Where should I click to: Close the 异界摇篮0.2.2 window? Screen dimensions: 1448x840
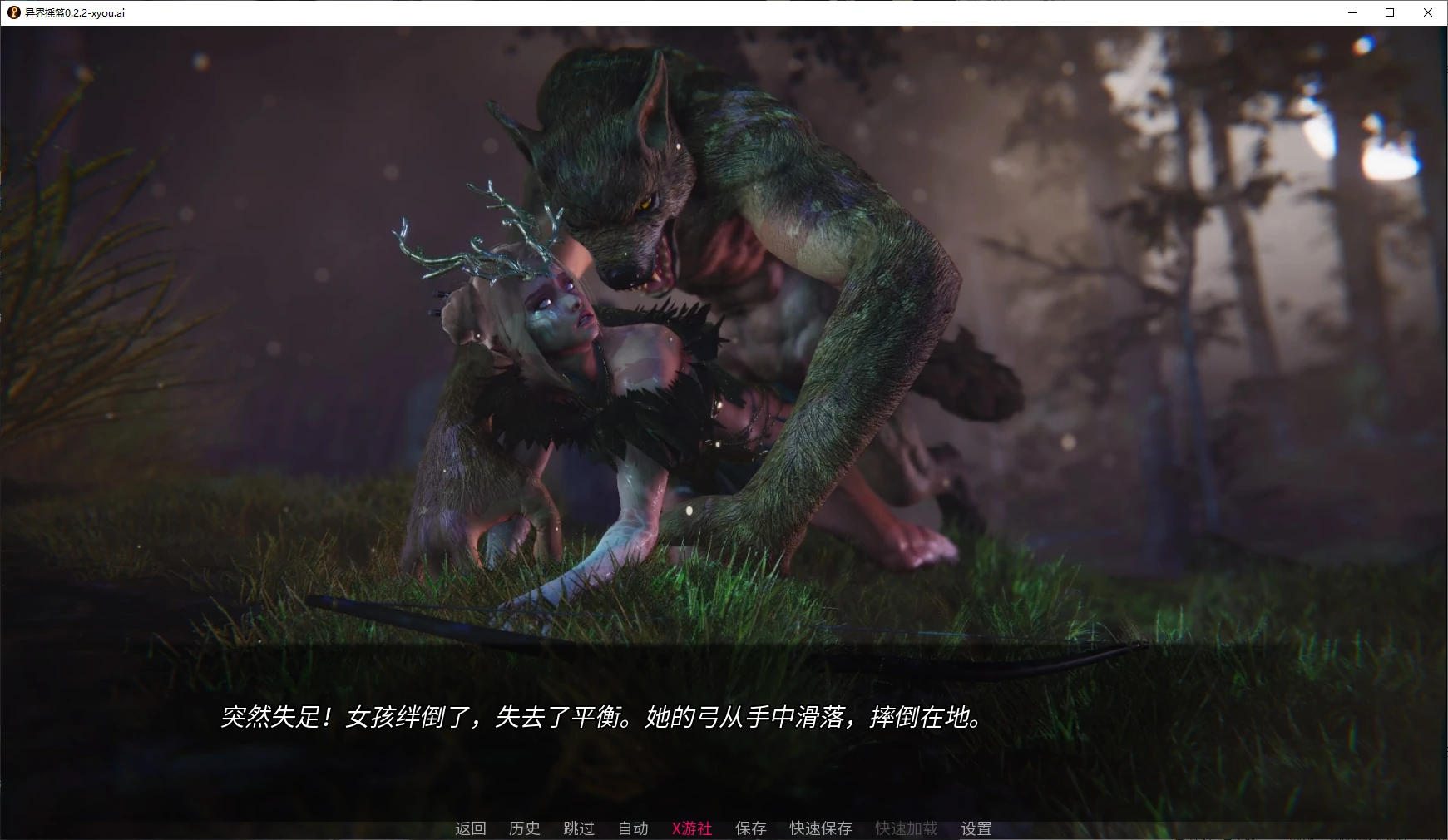coord(1428,12)
